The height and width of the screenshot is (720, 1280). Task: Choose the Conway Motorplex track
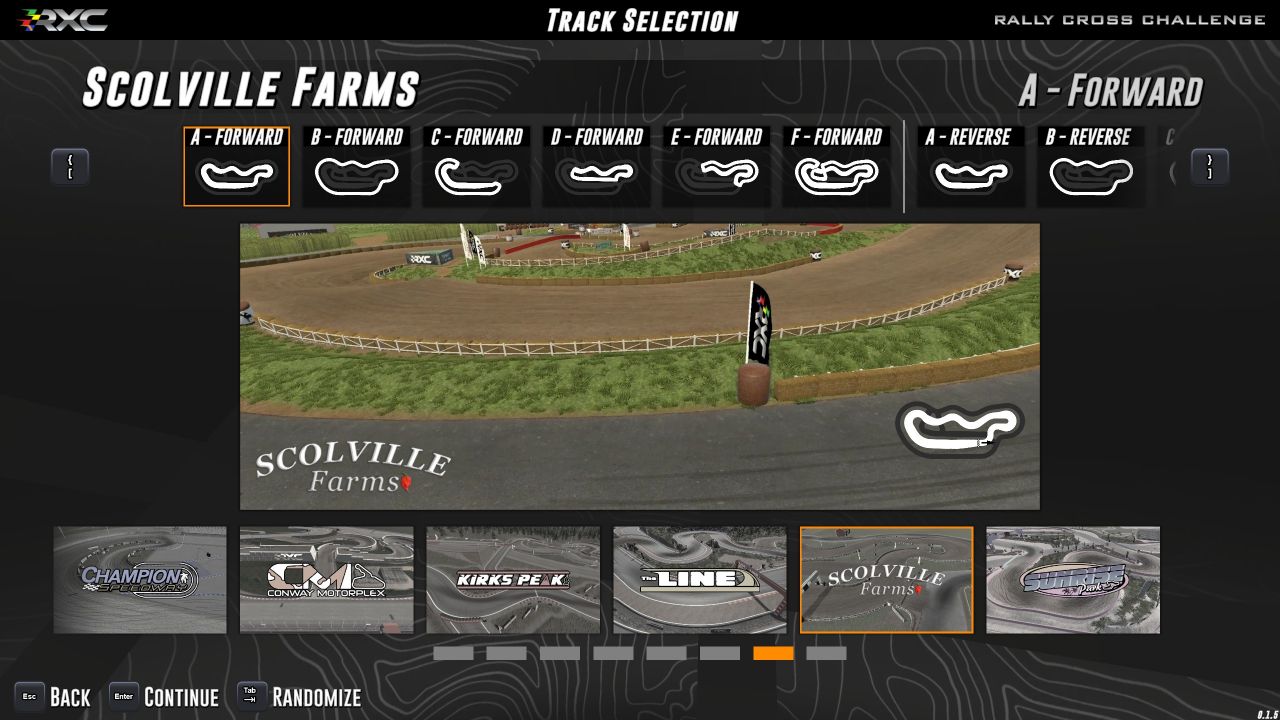coord(326,580)
